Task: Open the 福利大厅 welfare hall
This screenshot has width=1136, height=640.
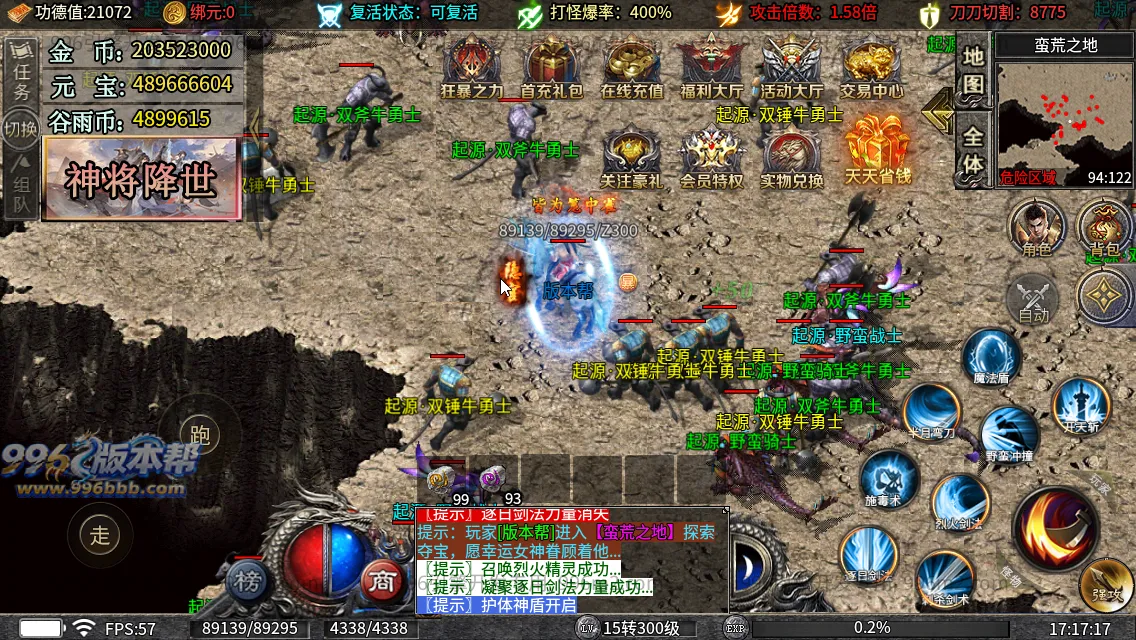Action: [711, 68]
